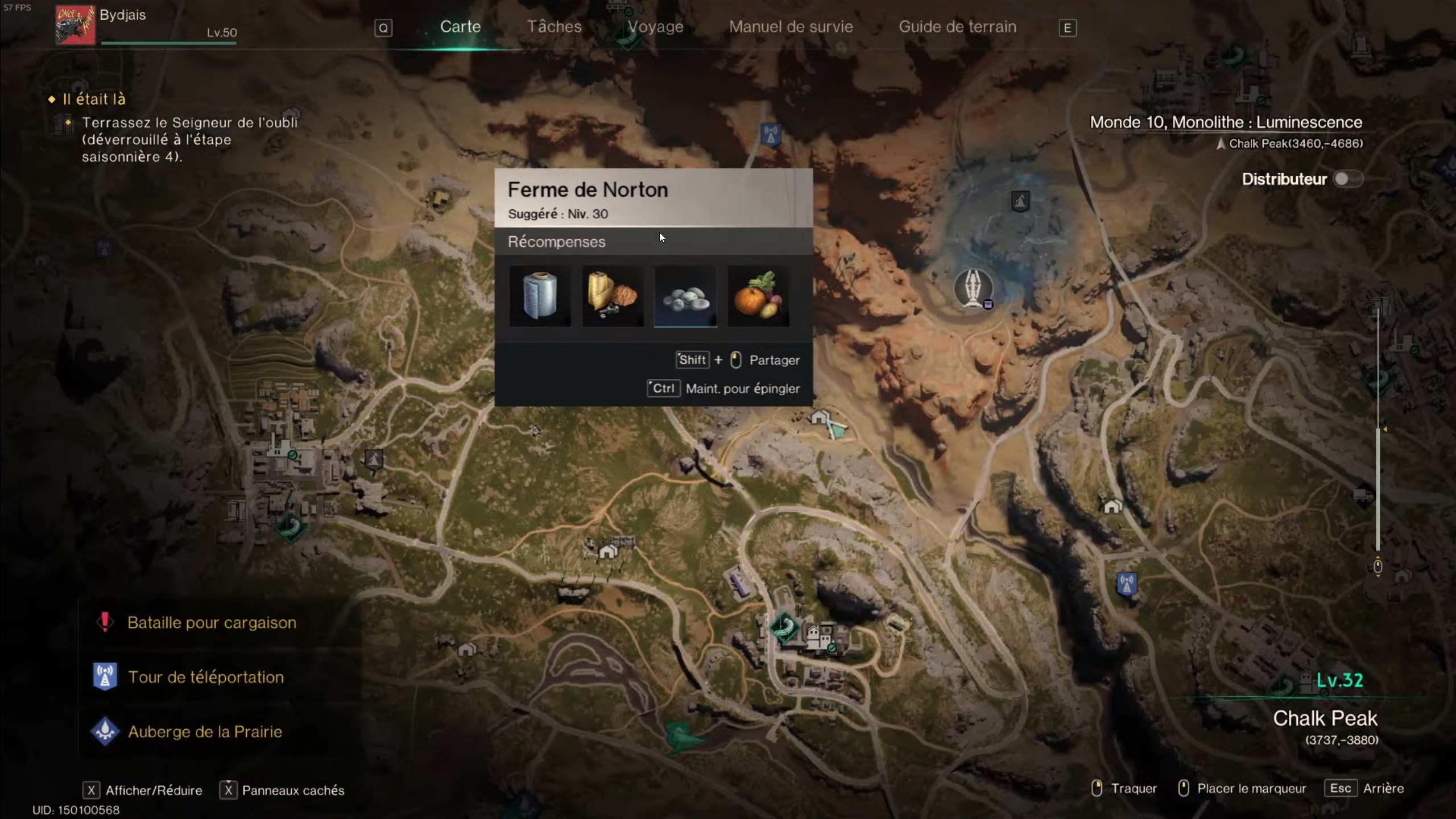Click the Bydjais player avatar
The height and width of the screenshot is (819, 1456).
click(x=75, y=25)
